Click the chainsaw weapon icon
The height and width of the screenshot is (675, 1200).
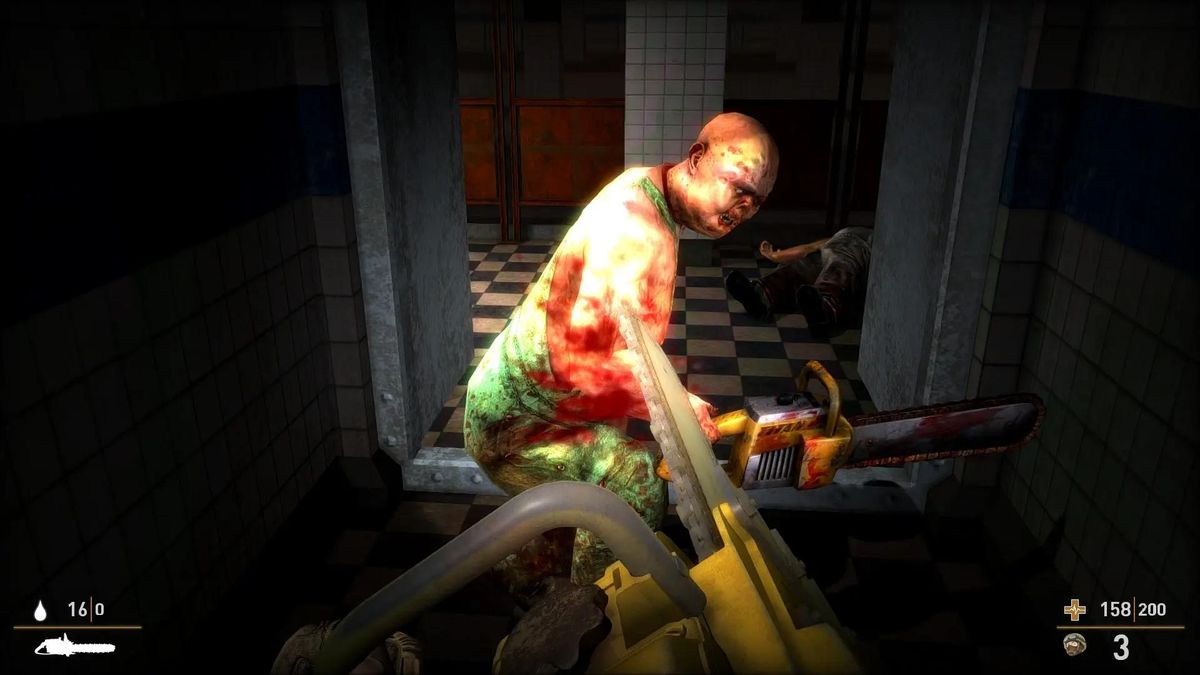(x=75, y=646)
